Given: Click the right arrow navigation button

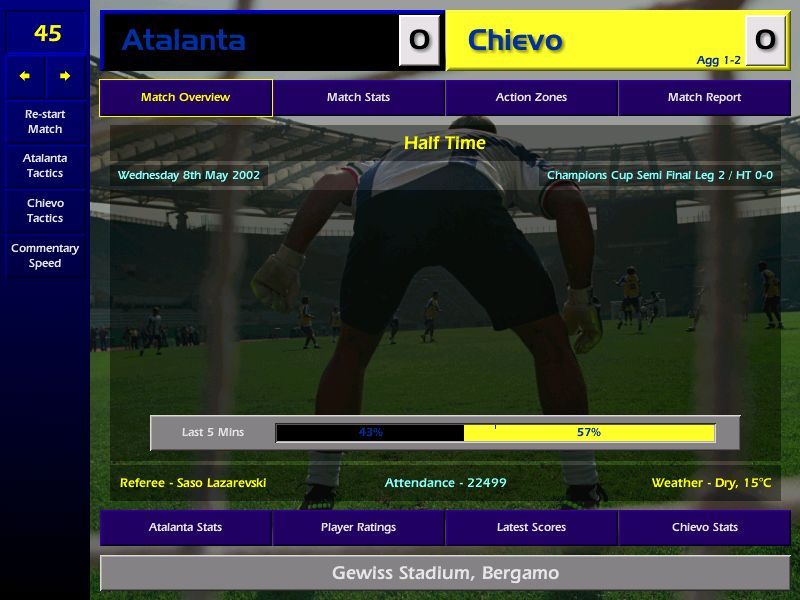Looking at the screenshot, I should (65, 76).
